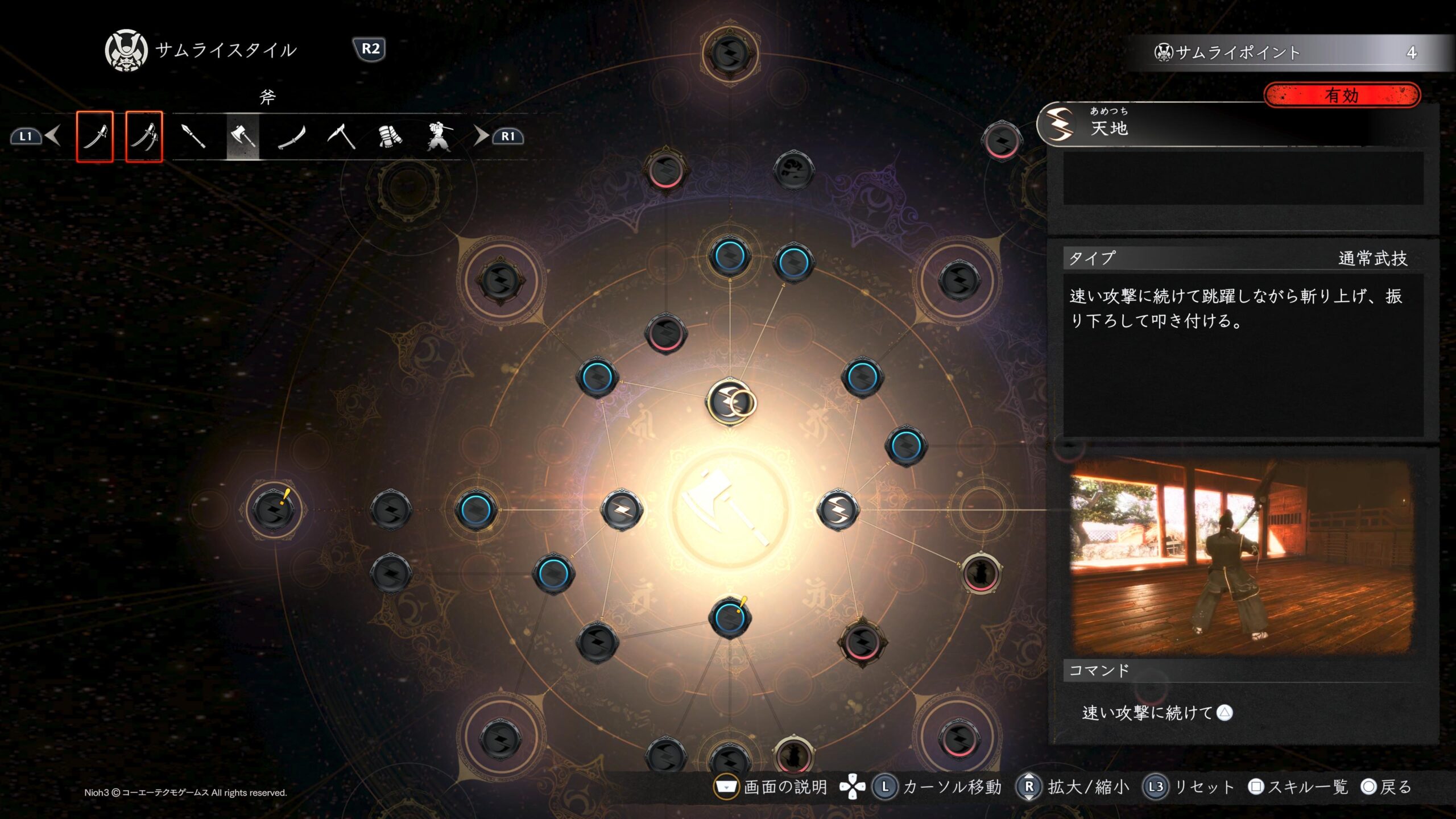Switch to the curved odachi blade tab

[x=292, y=136]
